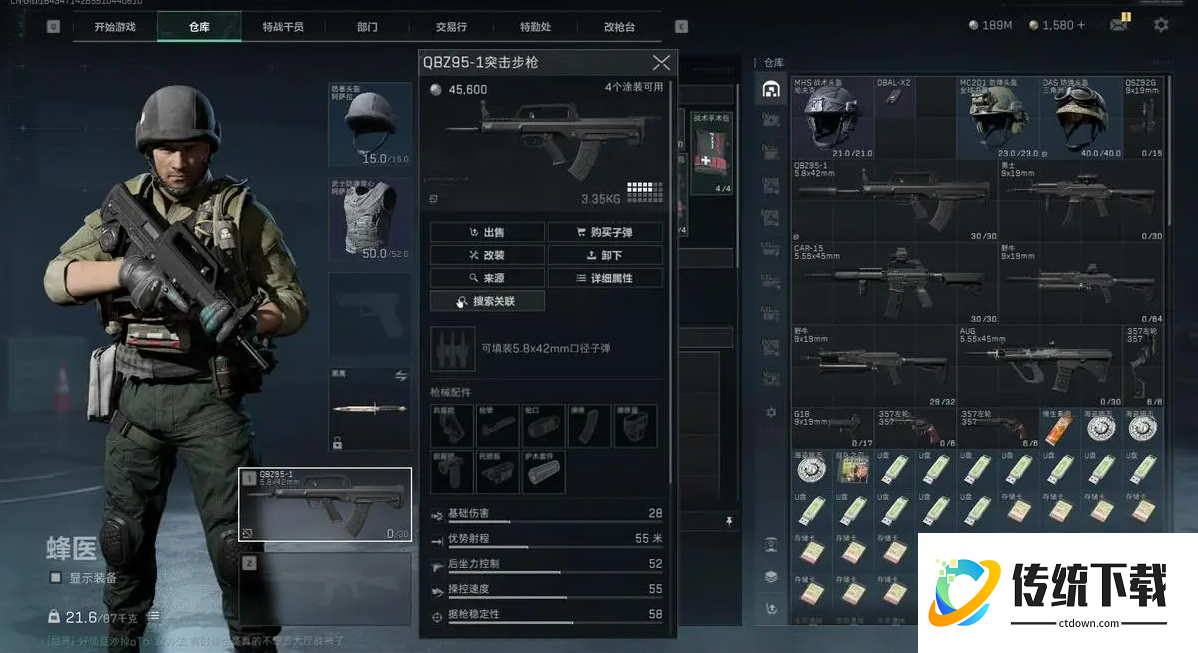
Task: Toggle the 显示装备 checkbox
Action: (x=56, y=578)
